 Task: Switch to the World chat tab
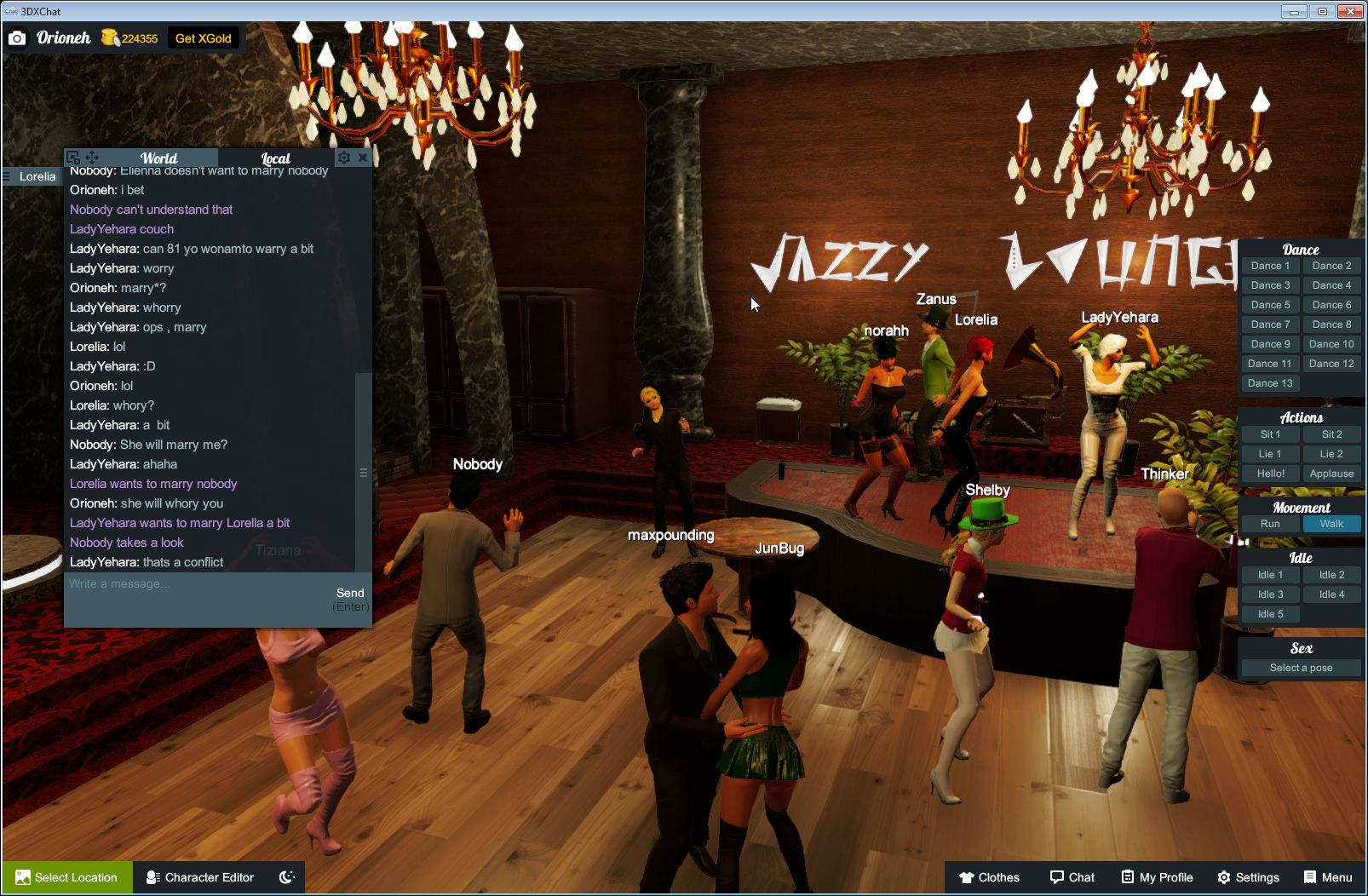pos(159,158)
